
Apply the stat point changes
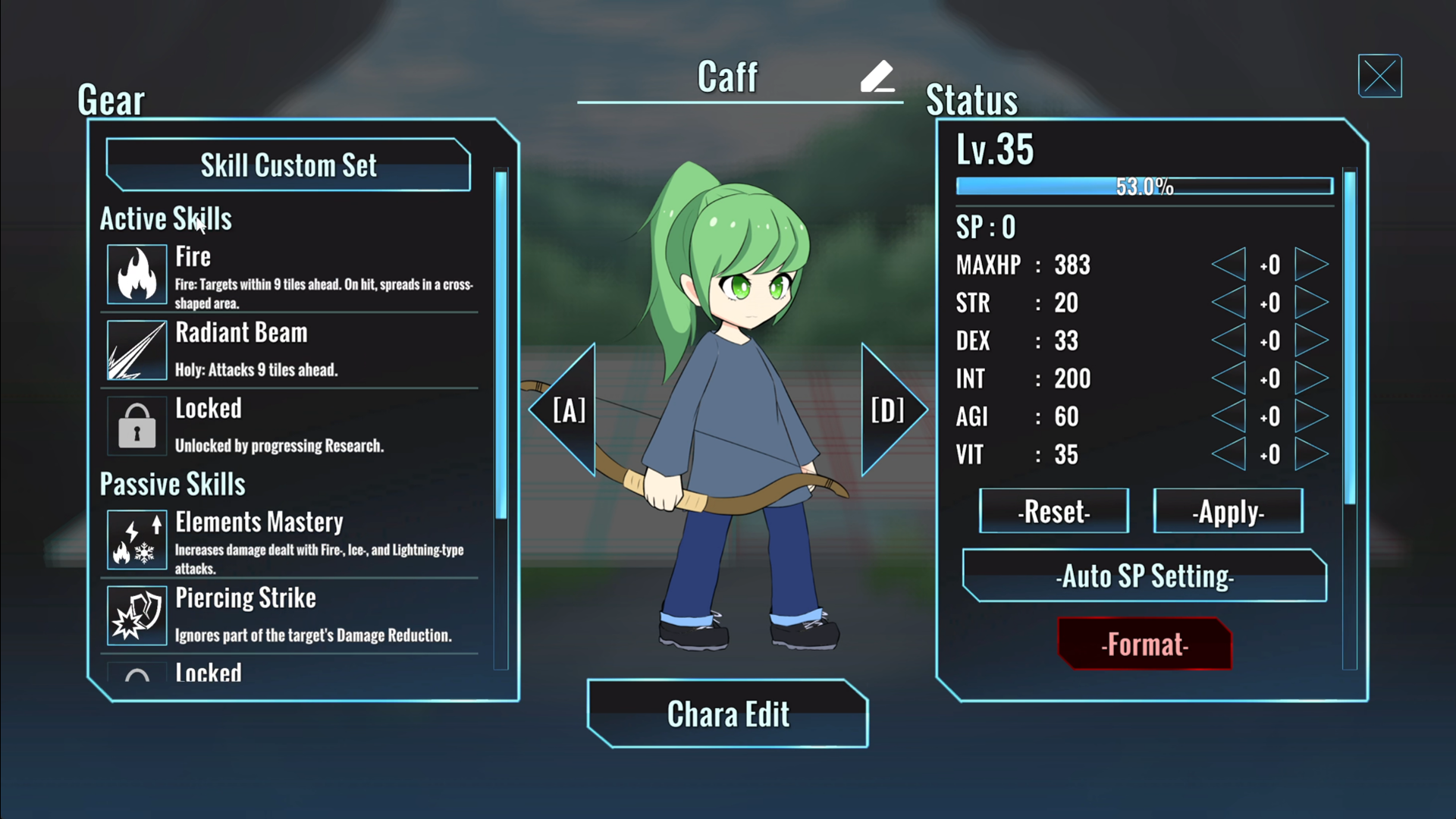(x=1228, y=511)
